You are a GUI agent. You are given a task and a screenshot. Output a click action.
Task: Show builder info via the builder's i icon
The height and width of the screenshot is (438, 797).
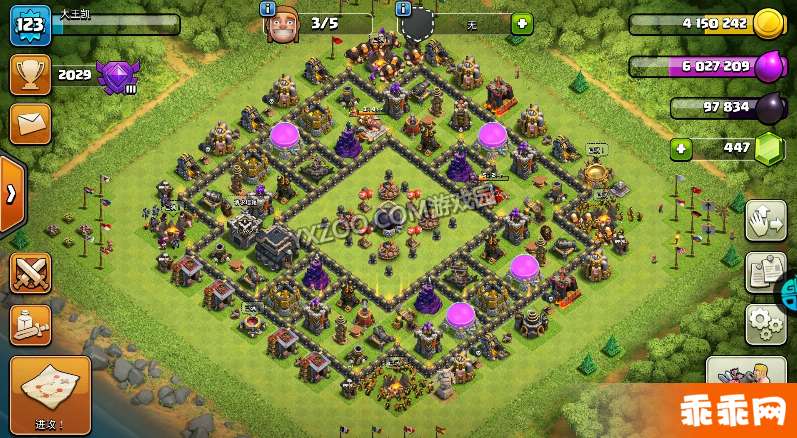click(x=267, y=8)
